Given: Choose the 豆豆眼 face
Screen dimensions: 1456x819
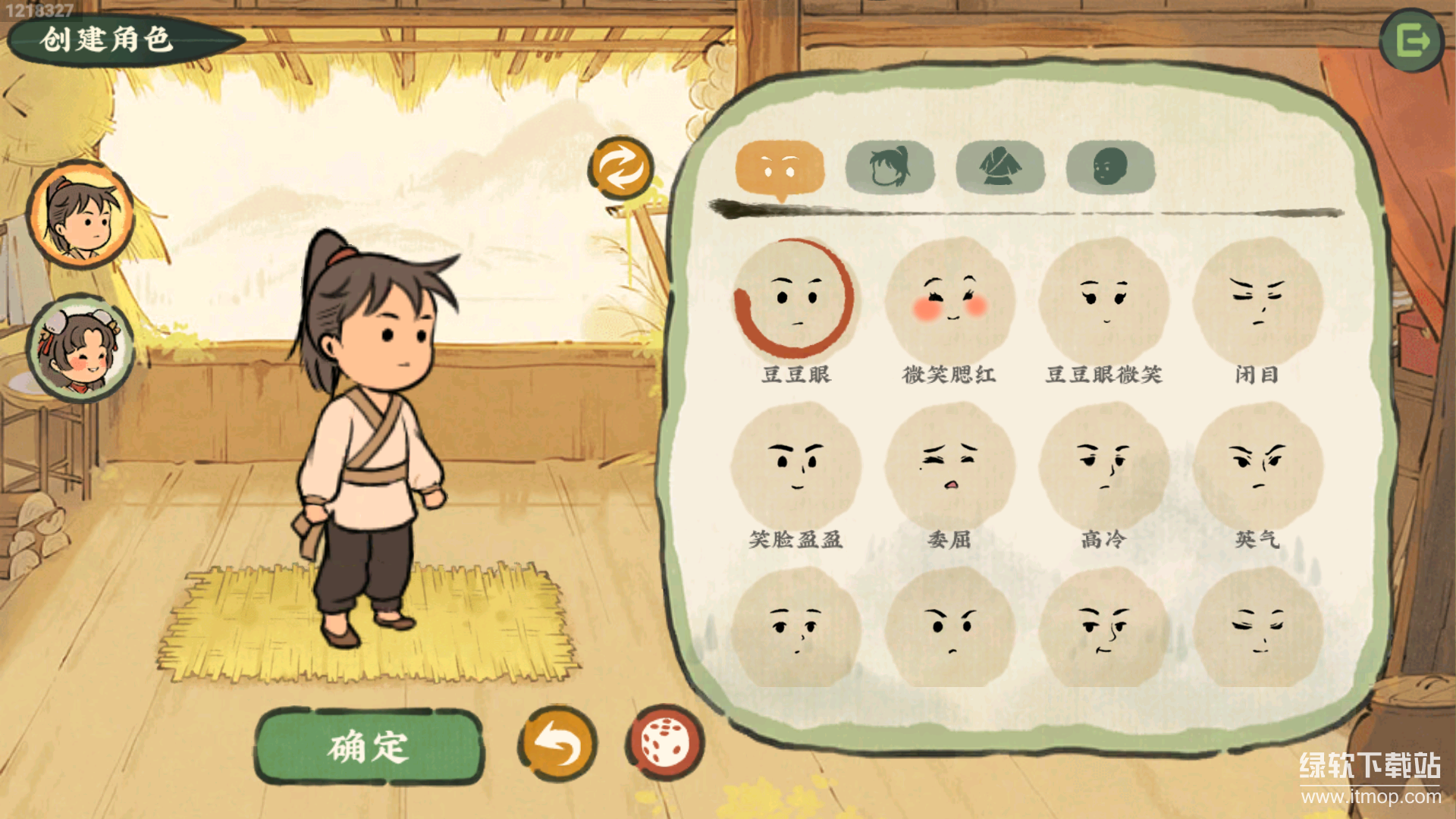Looking at the screenshot, I should point(795,300).
